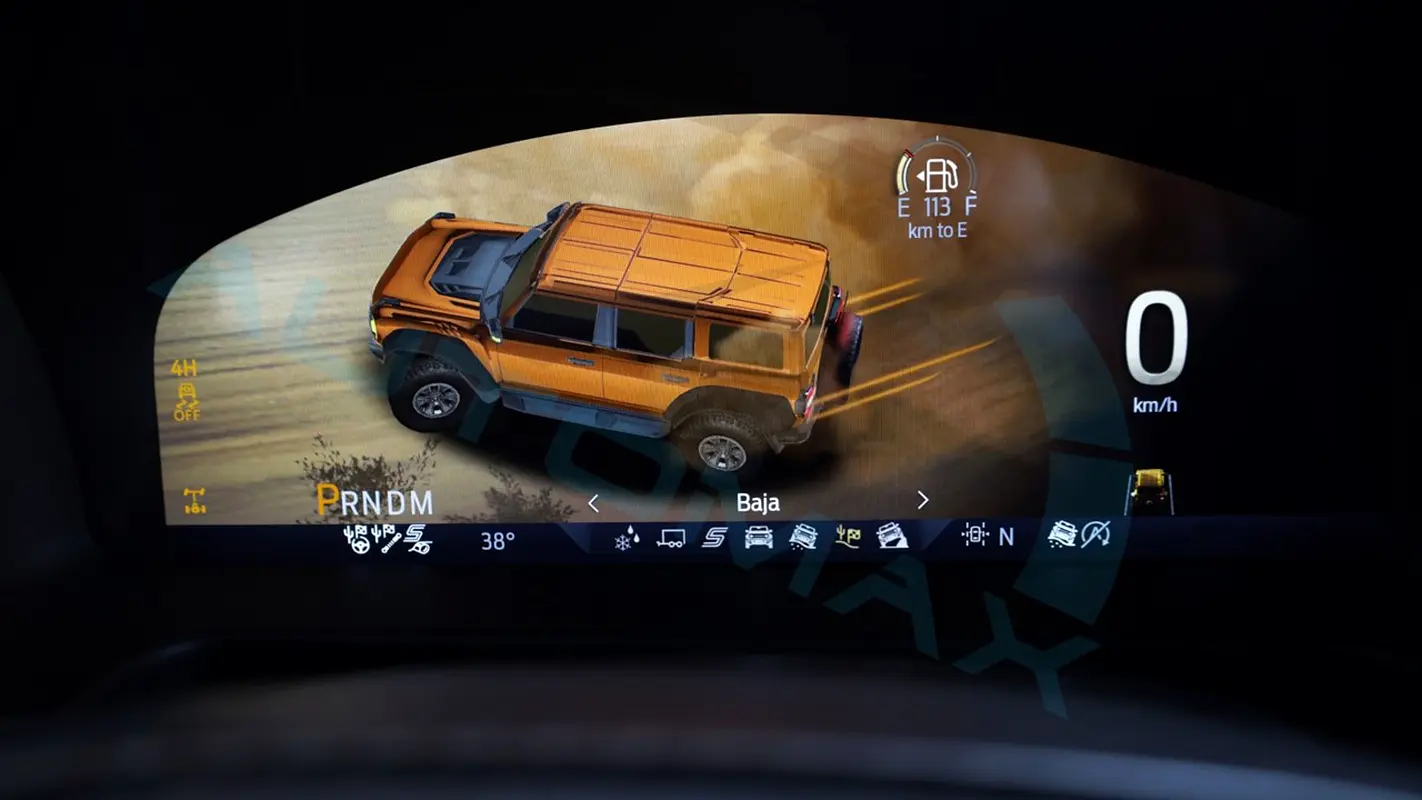This screenshot has width=1422, height=800.
Task: Click the Baja mode name label
Action: click(x=760, y=503)
